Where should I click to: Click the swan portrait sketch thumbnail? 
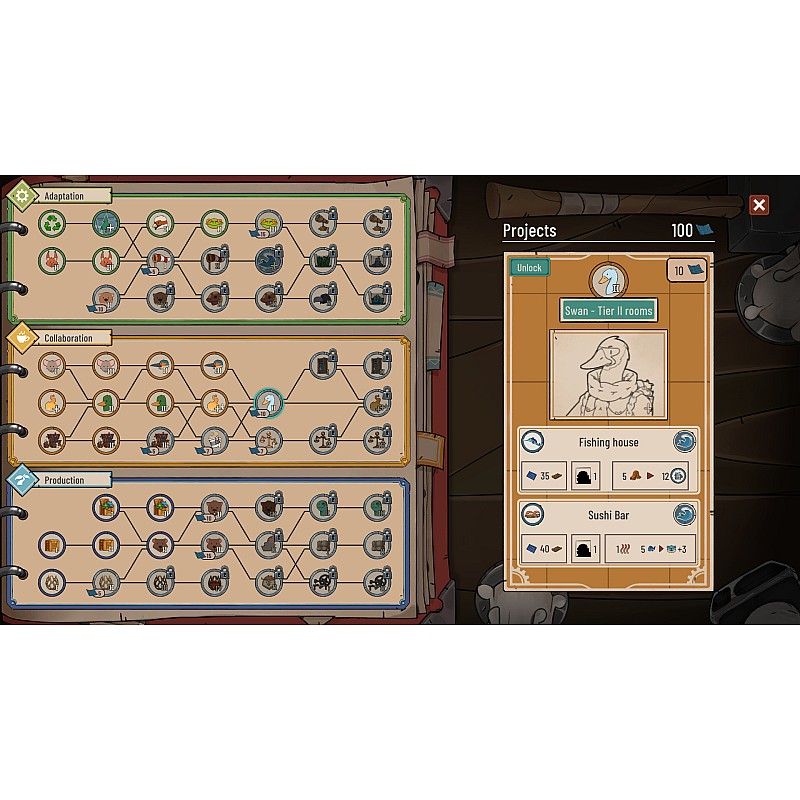coord(608,374)
